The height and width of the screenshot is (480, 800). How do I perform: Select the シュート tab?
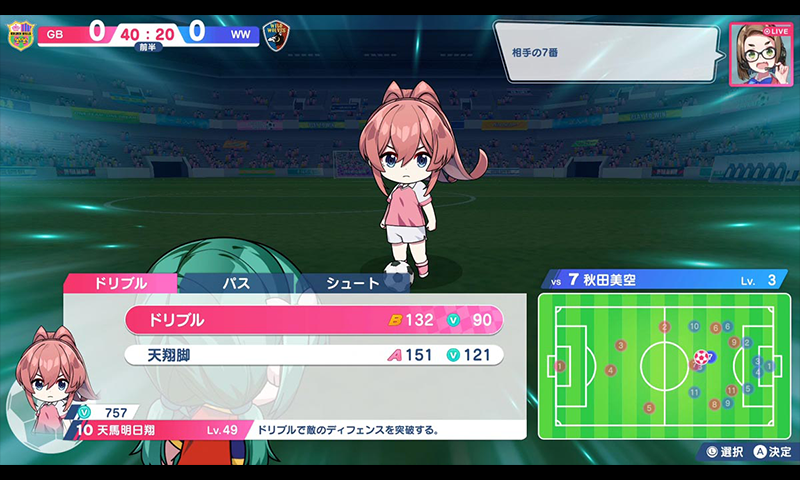[353, 283]
